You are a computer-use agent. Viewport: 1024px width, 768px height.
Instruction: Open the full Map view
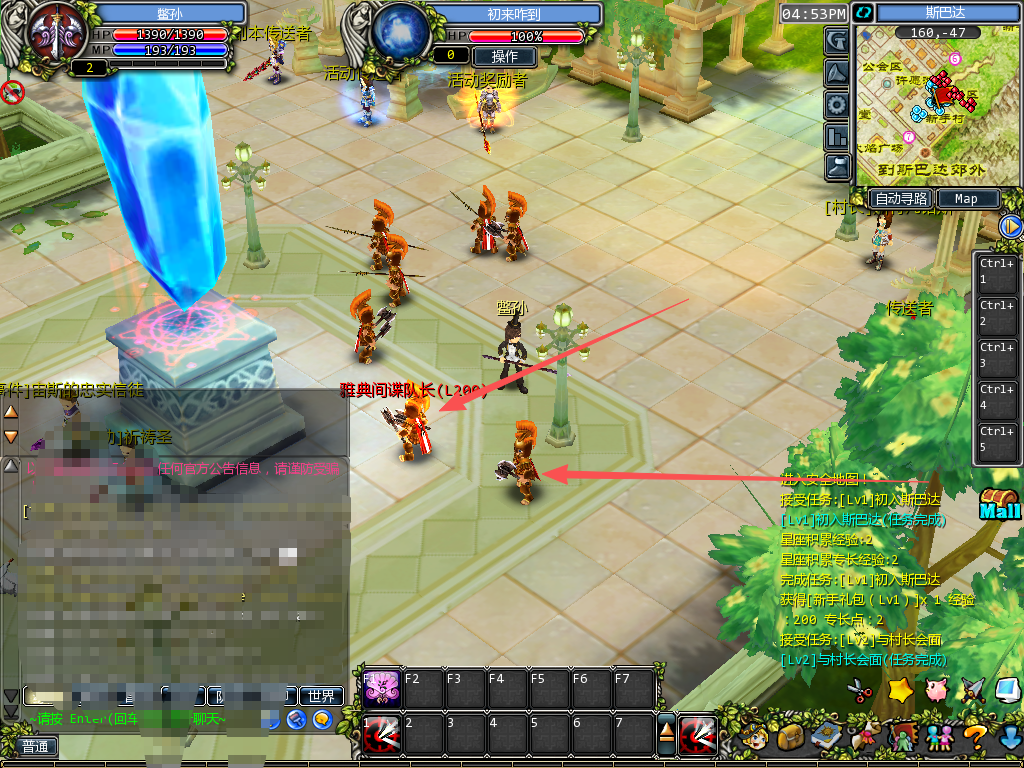[966, 199]
